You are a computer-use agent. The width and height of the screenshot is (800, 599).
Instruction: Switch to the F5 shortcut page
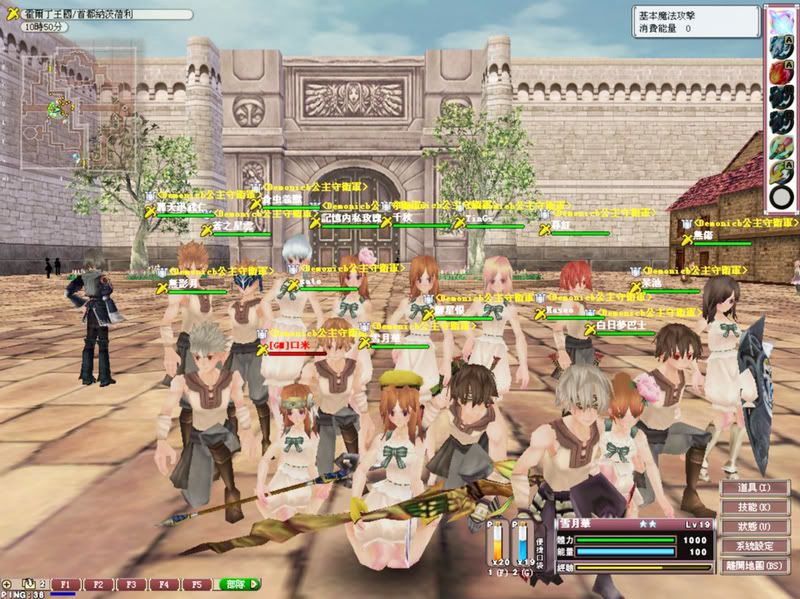196,583
